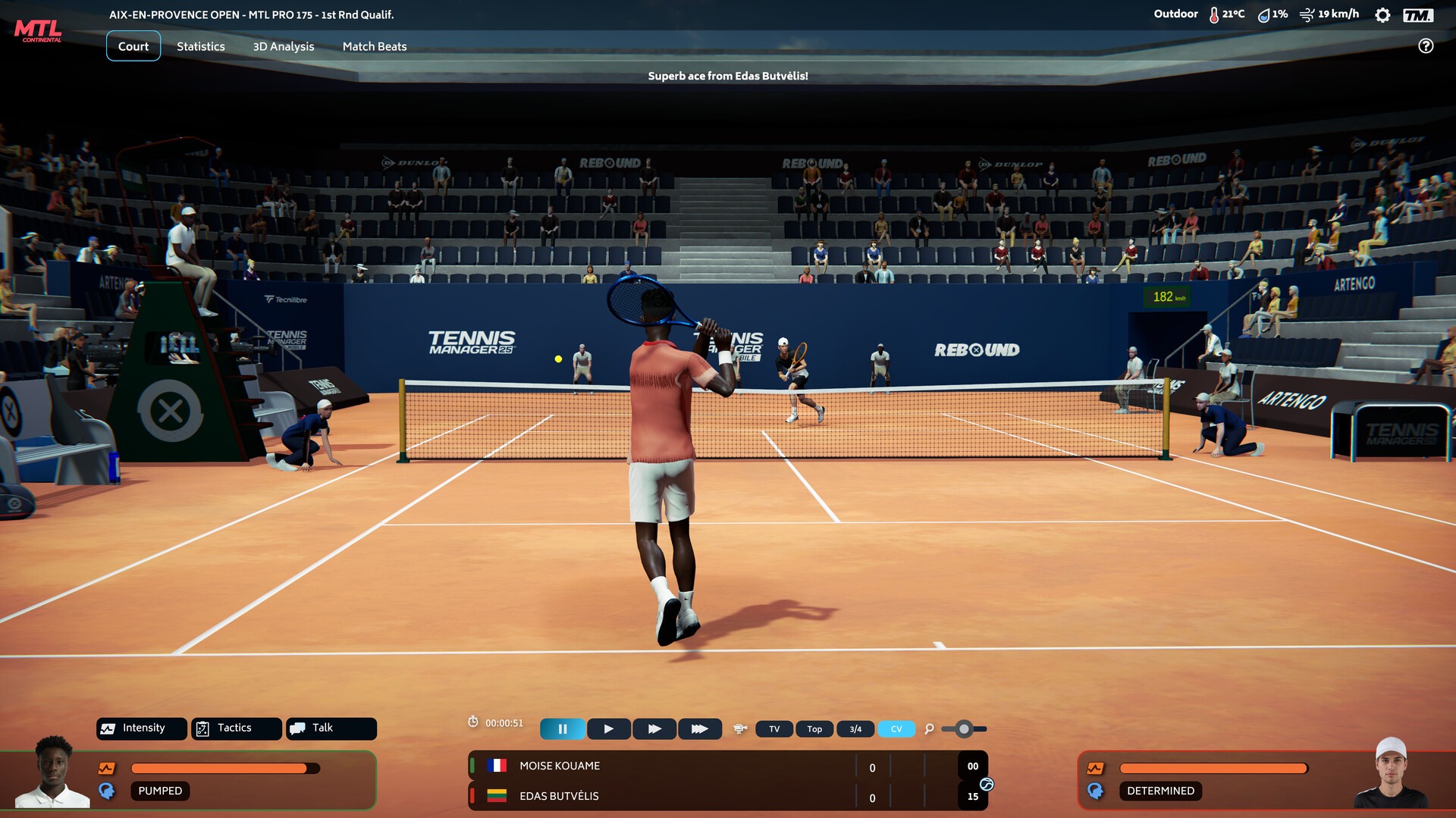Open the Tactics panel
Screen dimensions: 1456x818
pos(236,728)
